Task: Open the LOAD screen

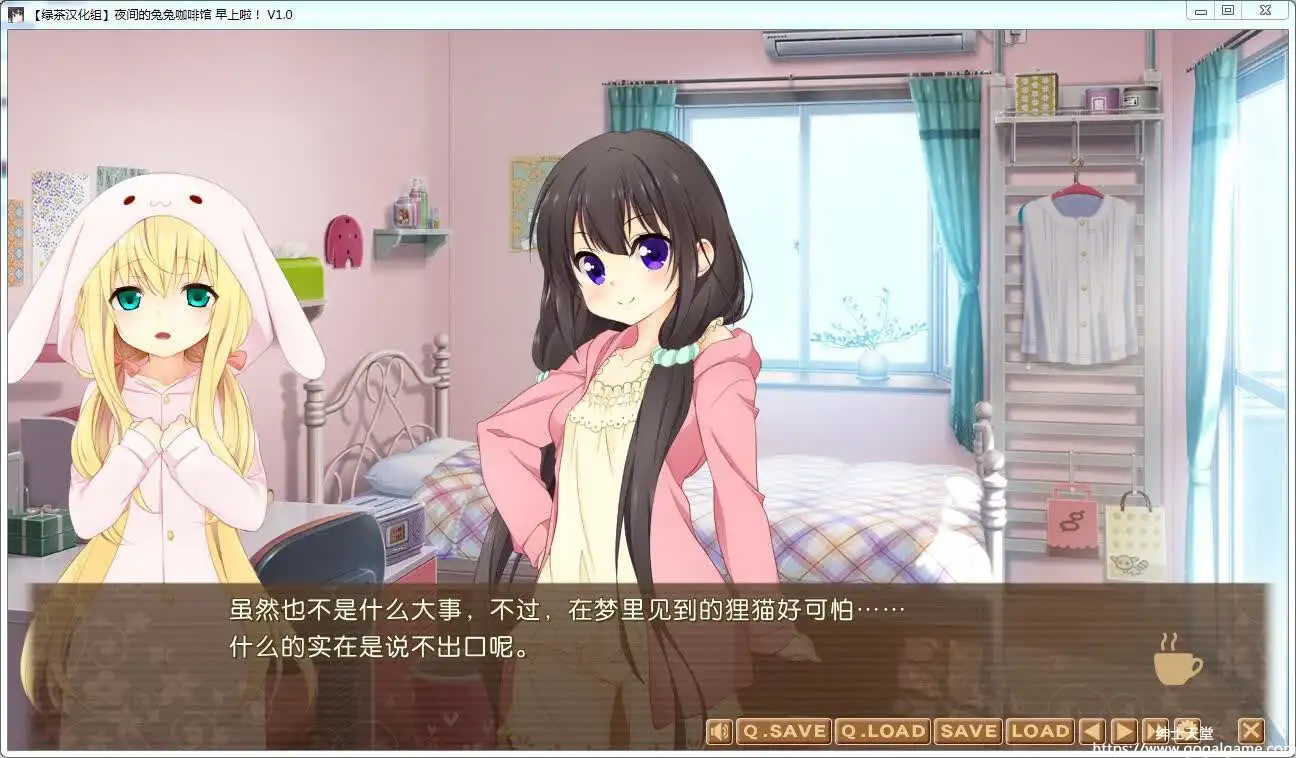Action: pos(1041,731)
